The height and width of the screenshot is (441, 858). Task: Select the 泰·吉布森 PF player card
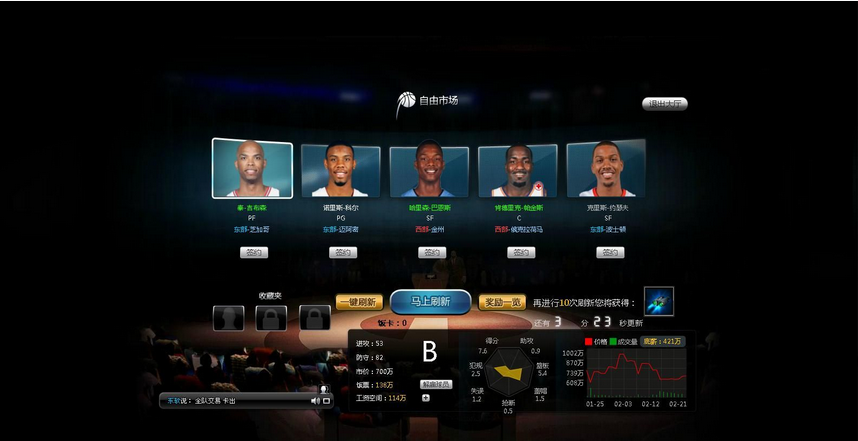(252, 168)
